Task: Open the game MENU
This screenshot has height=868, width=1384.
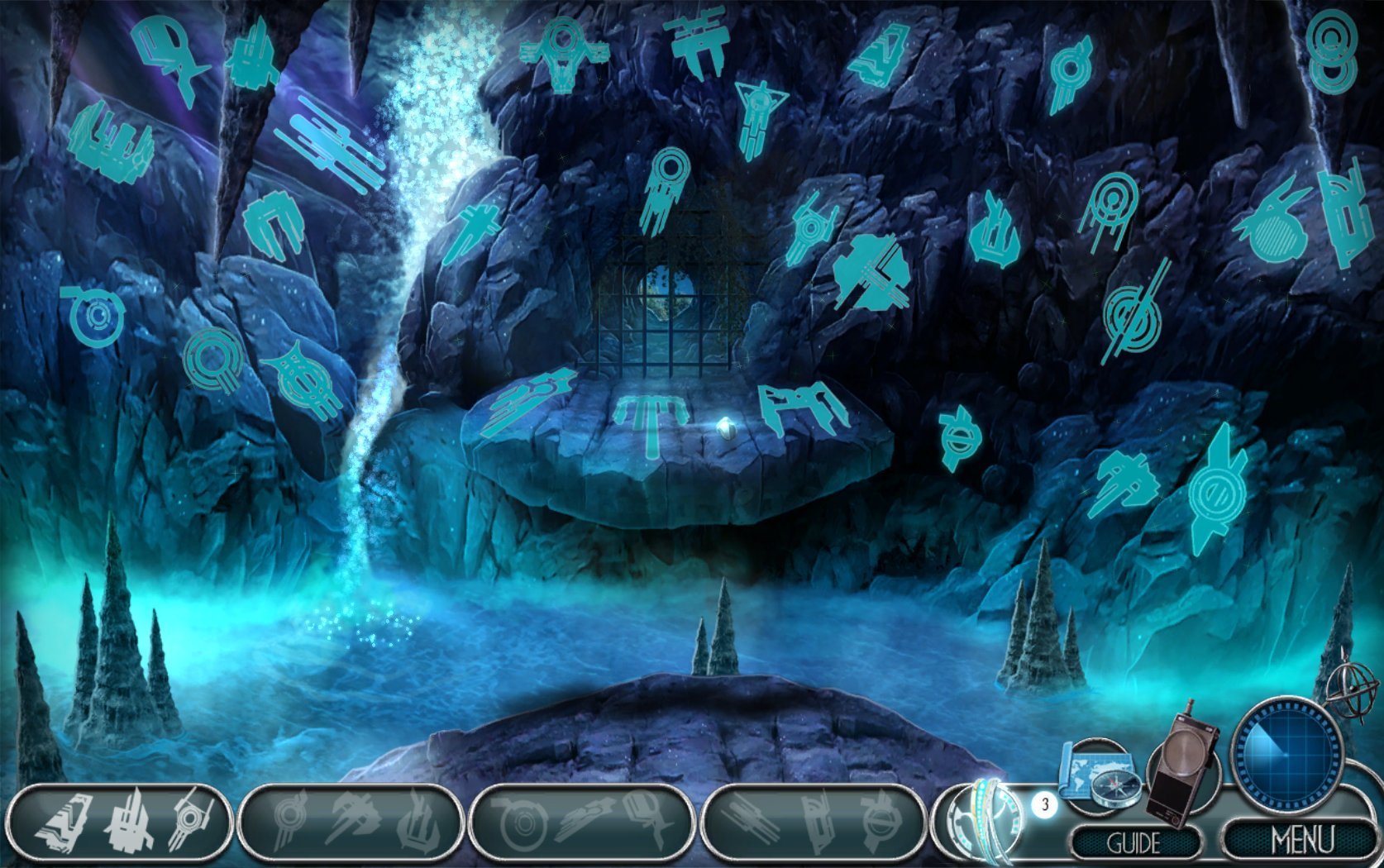Action: tap(1301, 841)
